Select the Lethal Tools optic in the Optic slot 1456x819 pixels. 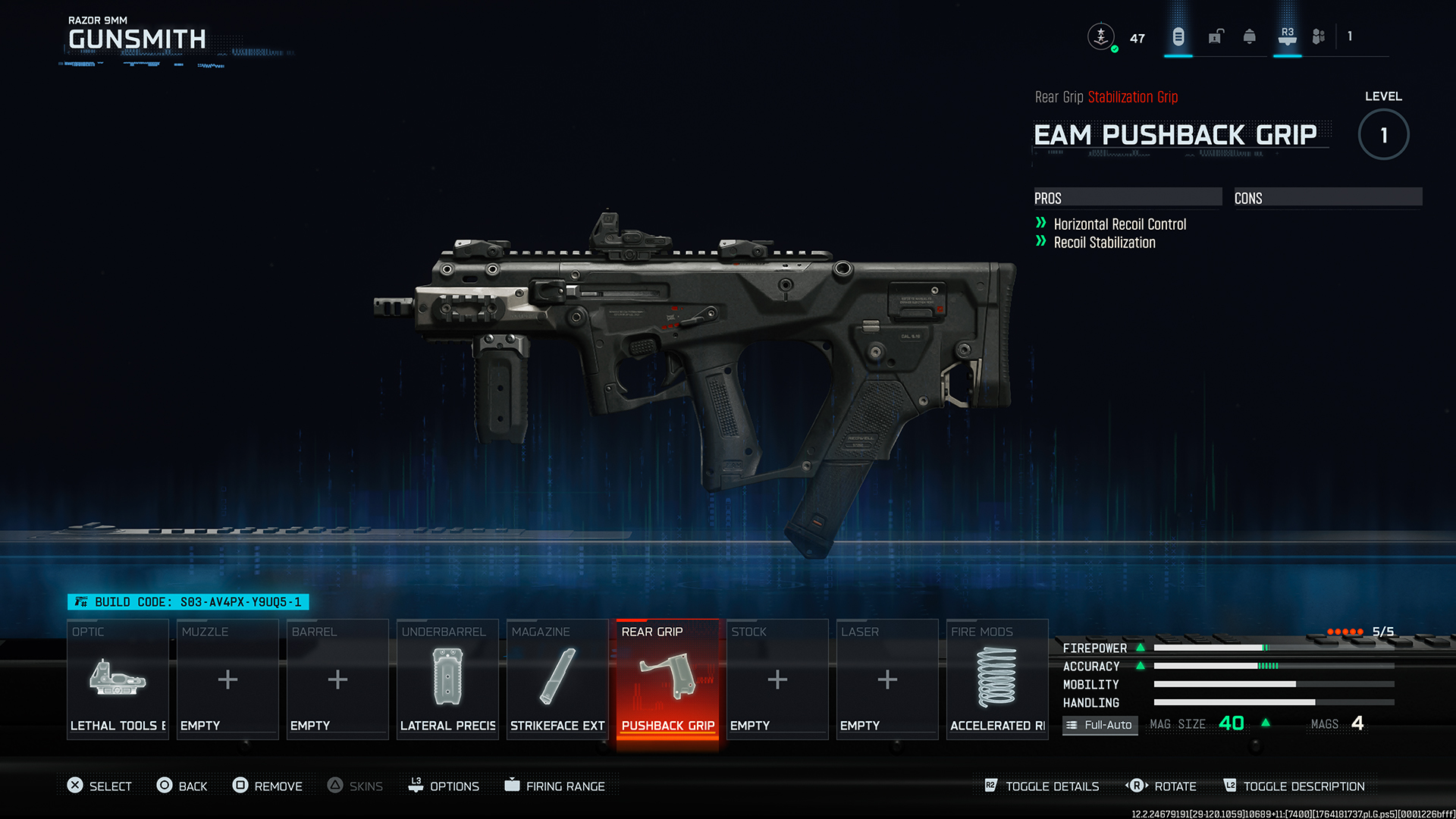(118, 679)
